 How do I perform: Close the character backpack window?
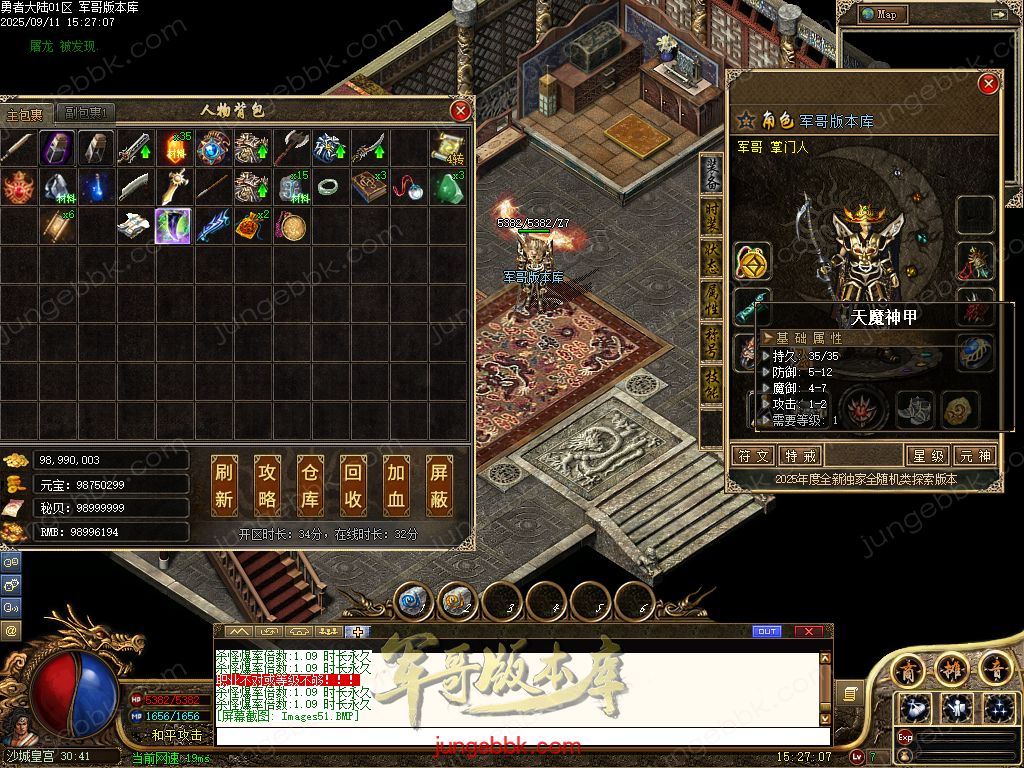coord(460,110)
